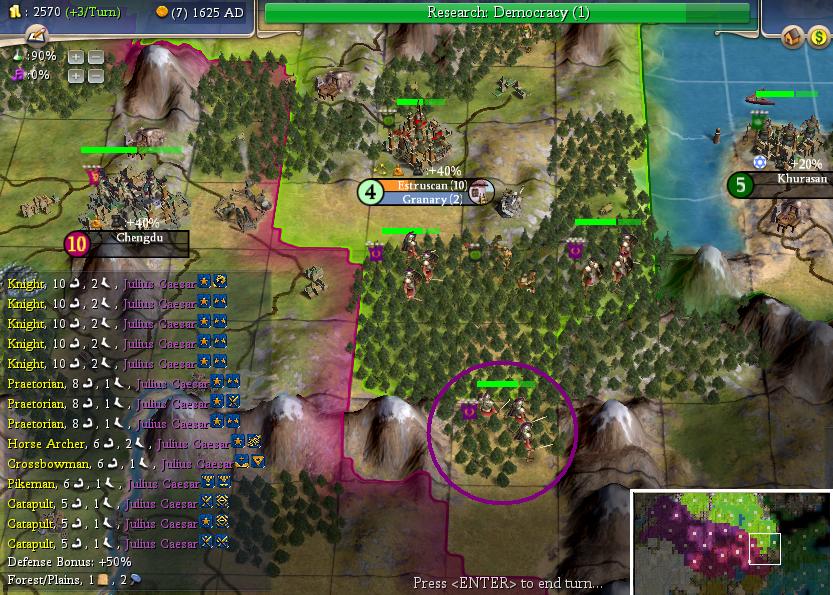Show the Financial Advisor dollar icon

[819, 37]
